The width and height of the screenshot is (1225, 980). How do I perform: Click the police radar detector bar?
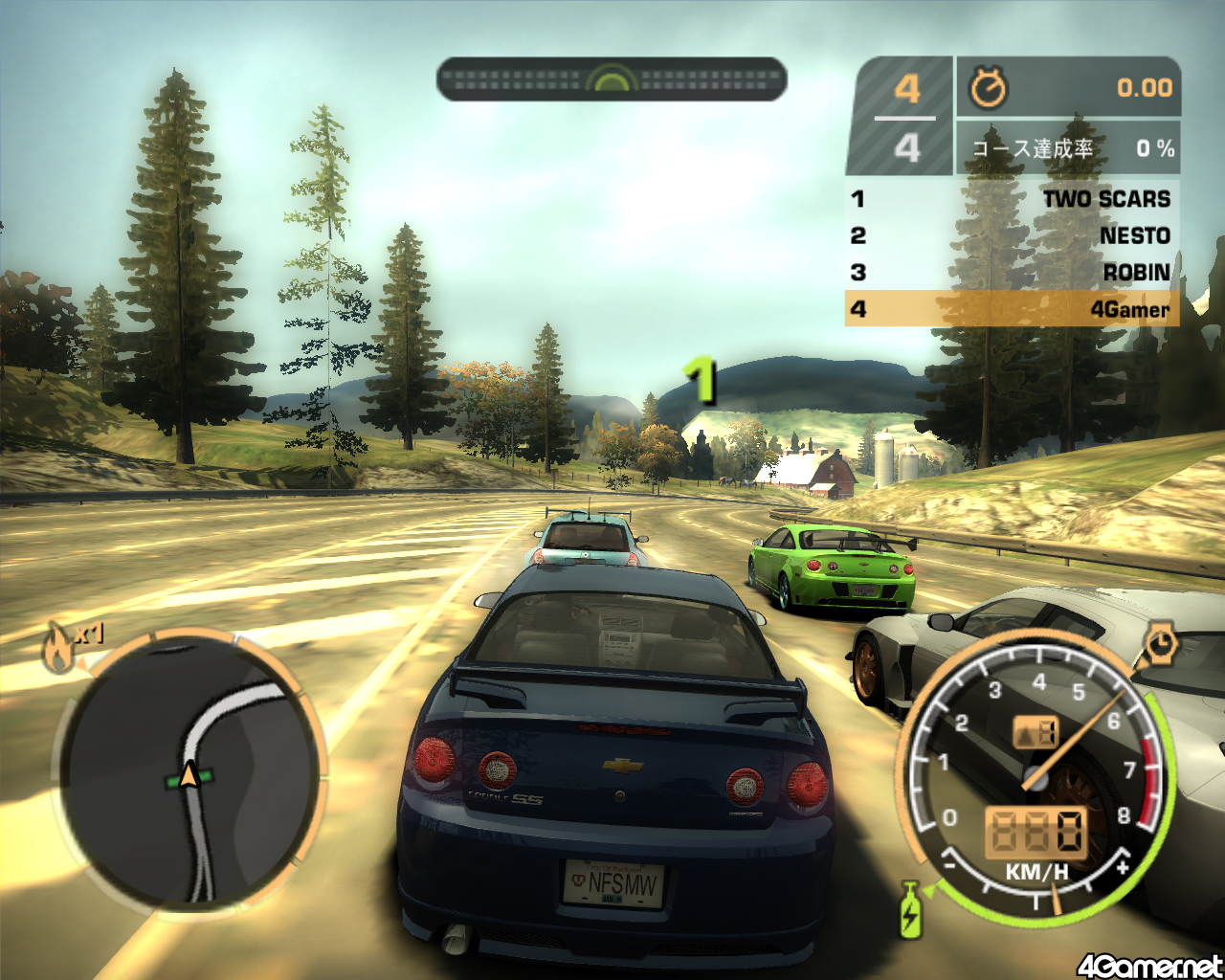(612, 79)
